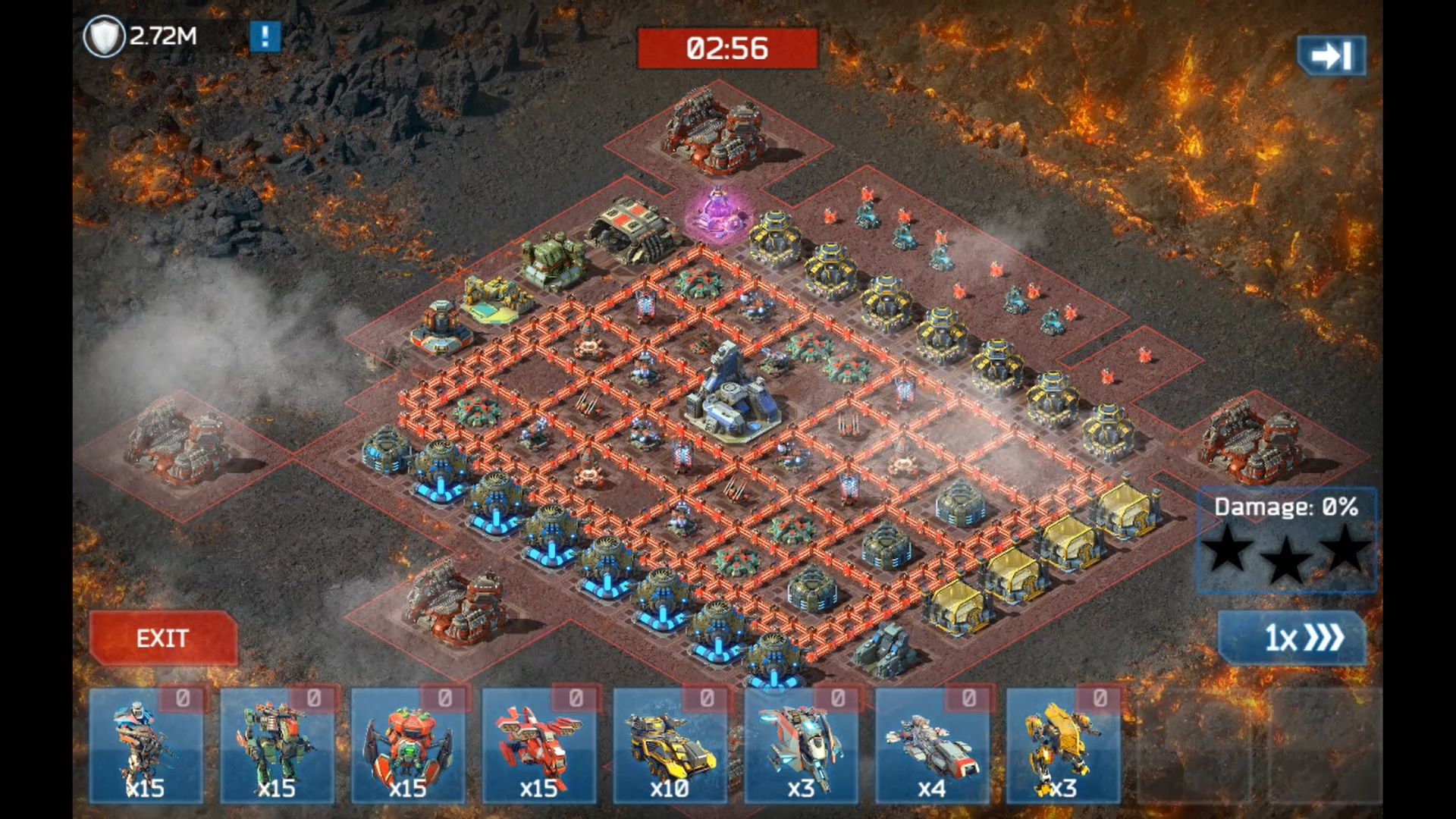1456x819 pixels.
Task: Open the blue exclamation mark notice
Action: pyautogui.click(x=265, y=36)
